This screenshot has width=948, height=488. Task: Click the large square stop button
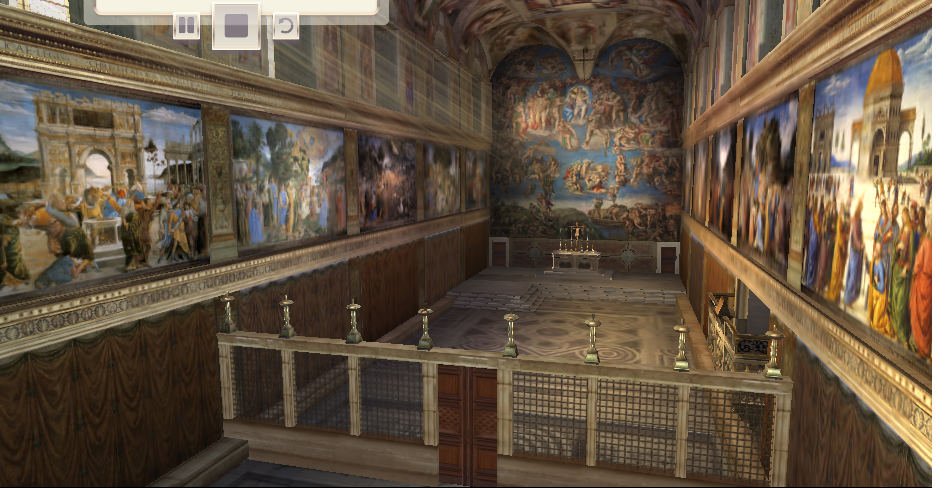coord(236,26)
